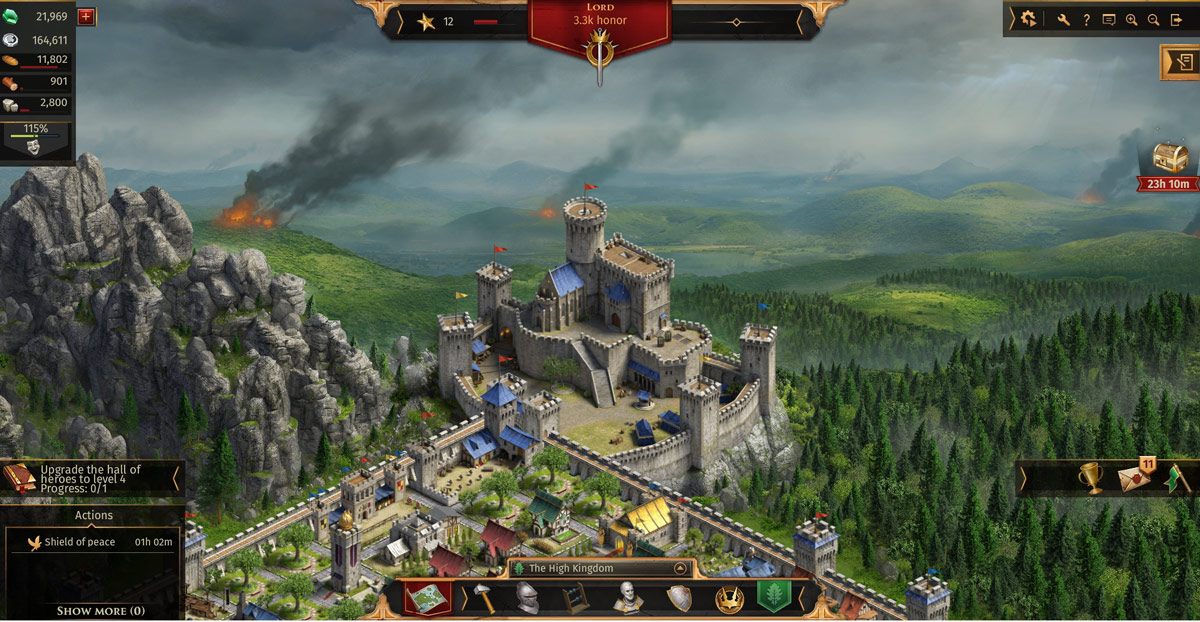Select the knight helmet icon

click(527, 598)
